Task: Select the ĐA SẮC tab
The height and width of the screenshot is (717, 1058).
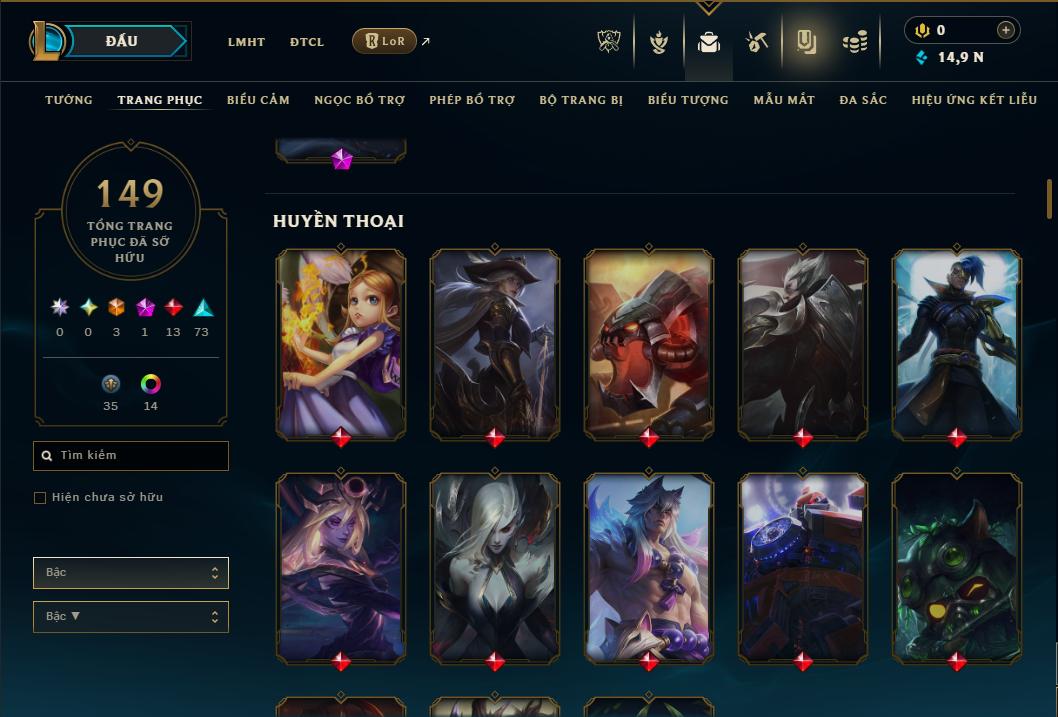Action: click(863, 100)
